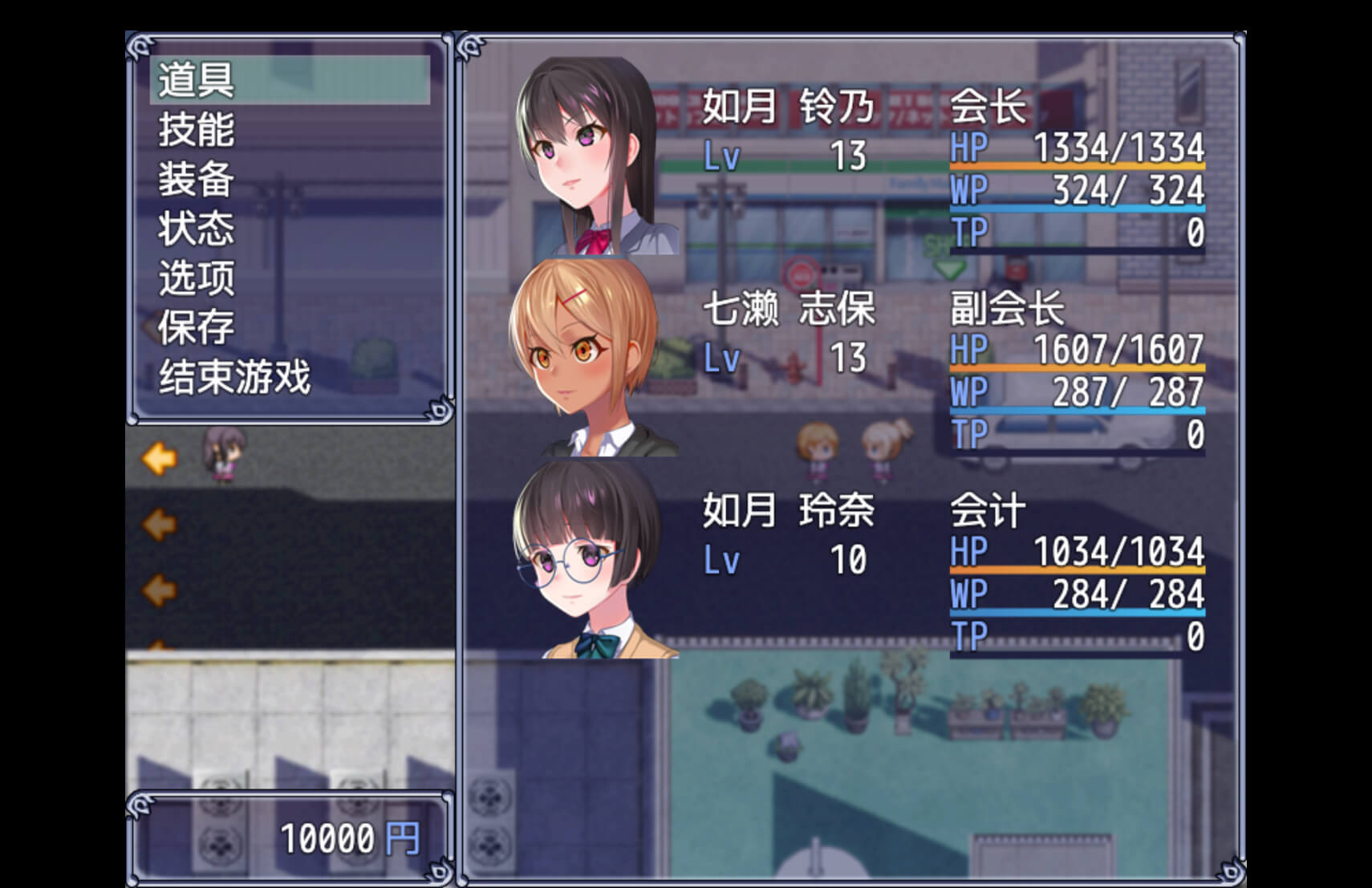Open the 装备 equipment menu
Viewport: 1372px width, 888px height.
coord(197,179)
